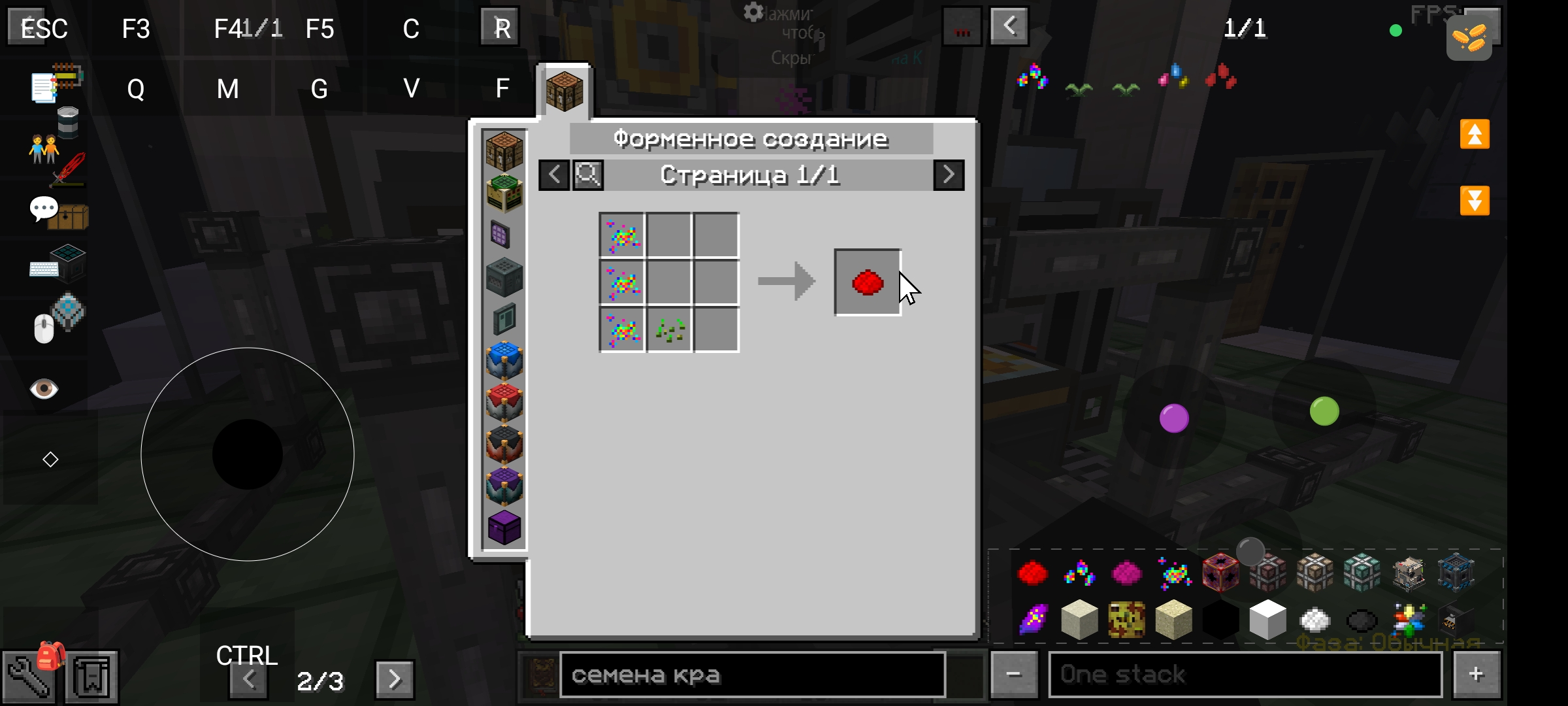Increase amount with the plus button

(x=1476, y=675)
